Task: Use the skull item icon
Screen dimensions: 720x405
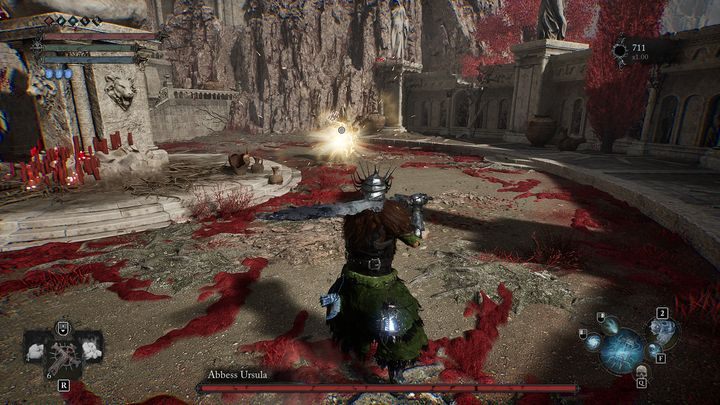Action: pyautogui.click(x=640, y=373)
